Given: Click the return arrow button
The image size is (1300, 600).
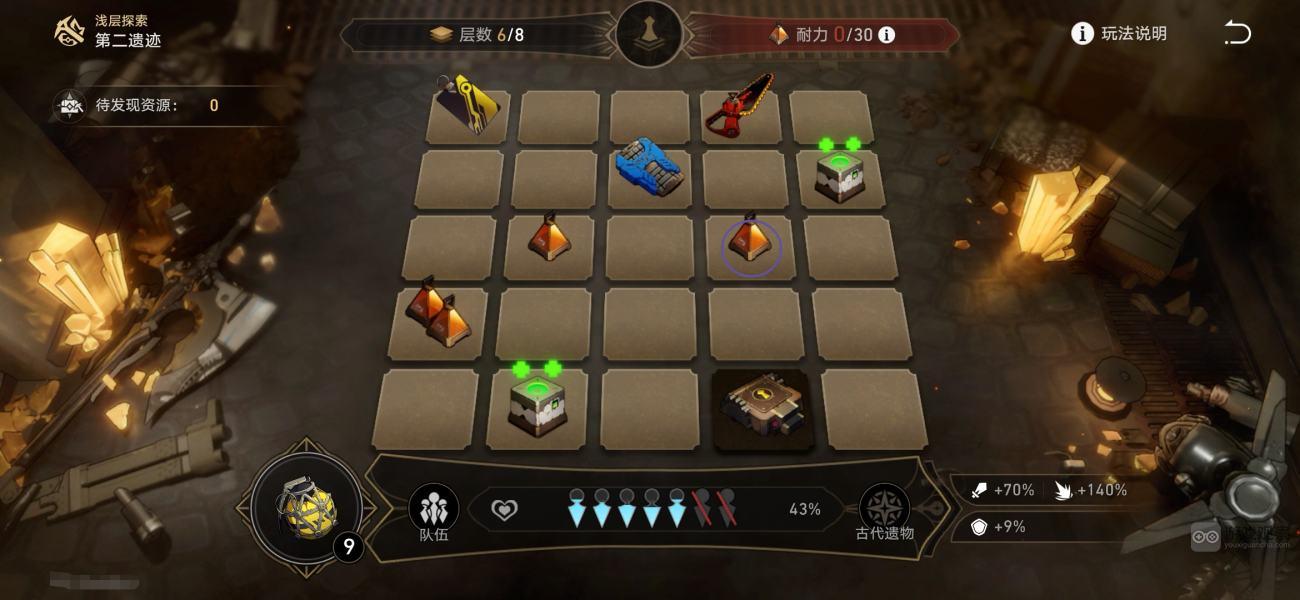Looking at the screenshot, I should click(1237, 34).
